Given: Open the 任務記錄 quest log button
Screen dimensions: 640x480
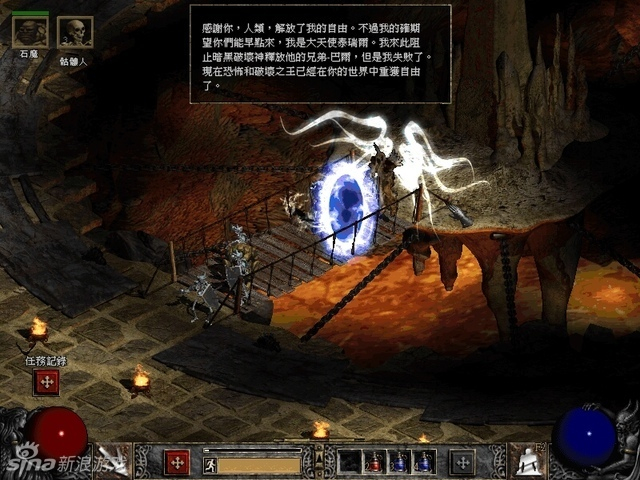Looking at the screenshot, I should (46, 381).
